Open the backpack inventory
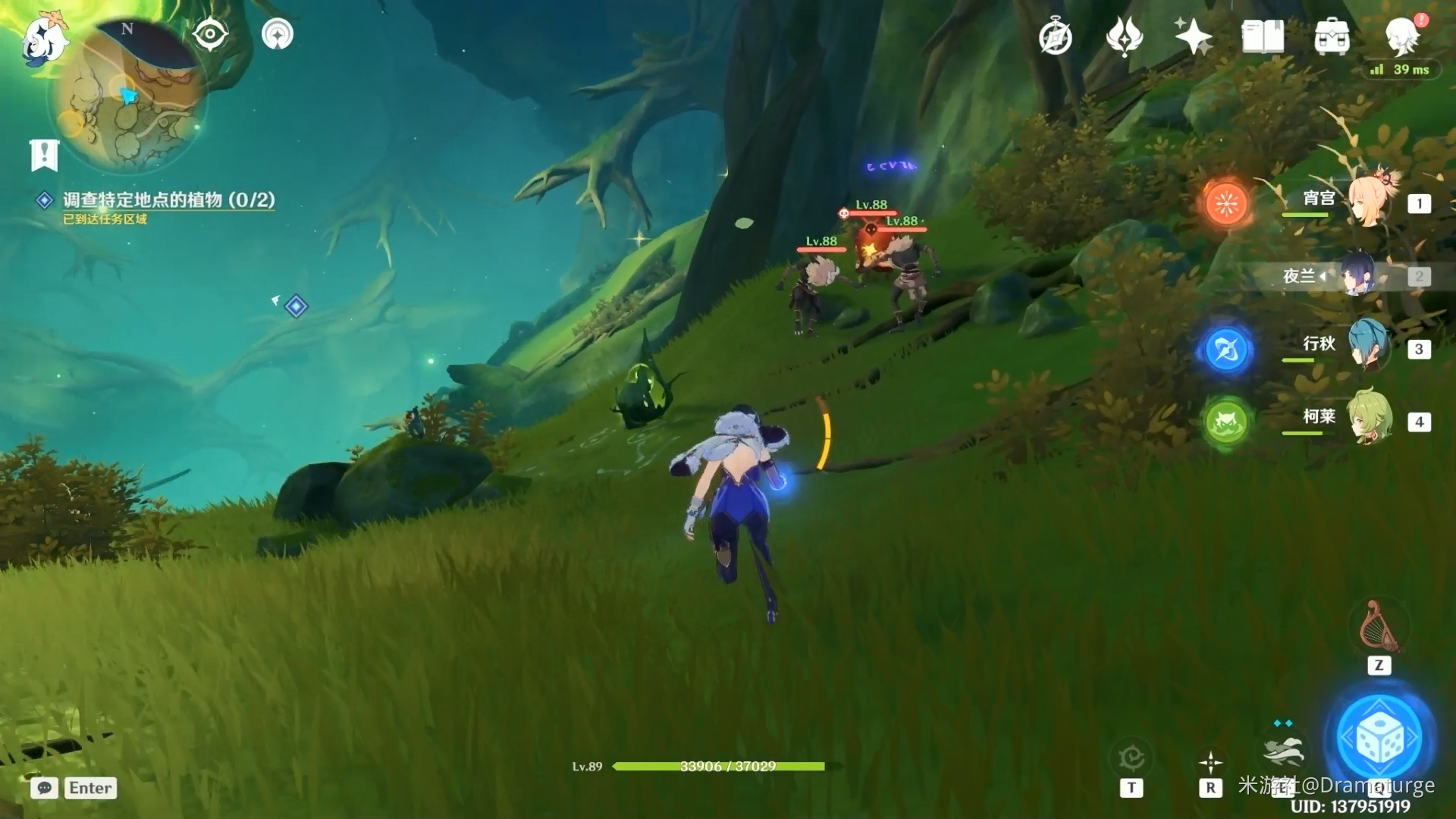Viewport: 1456px width, 819px height. (1332, 37)
